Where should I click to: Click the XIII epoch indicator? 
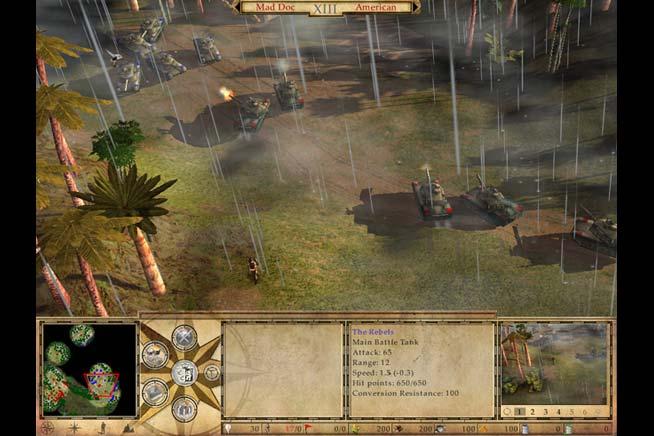coord(324,7)
